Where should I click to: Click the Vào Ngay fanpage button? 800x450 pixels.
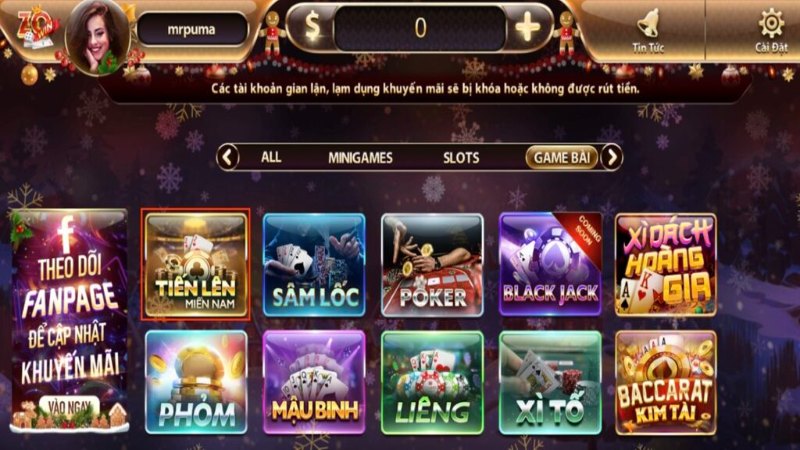click(68, 408)
